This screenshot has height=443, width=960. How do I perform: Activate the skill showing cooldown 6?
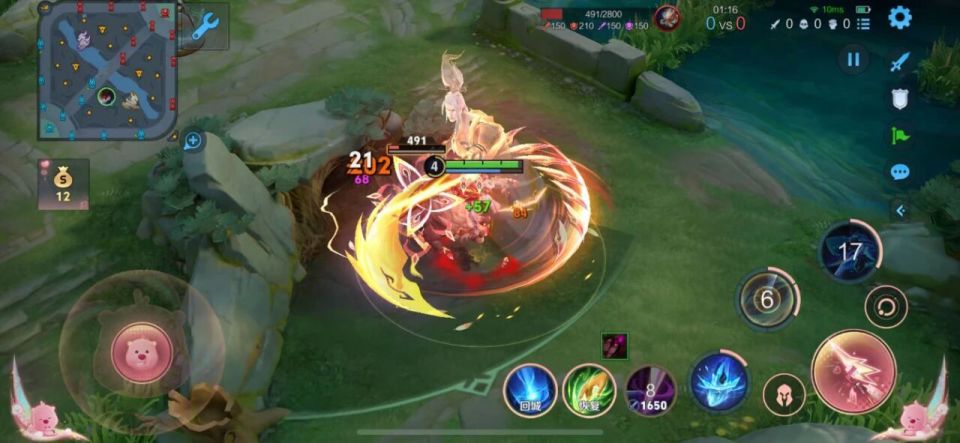(x=768, y=298)
